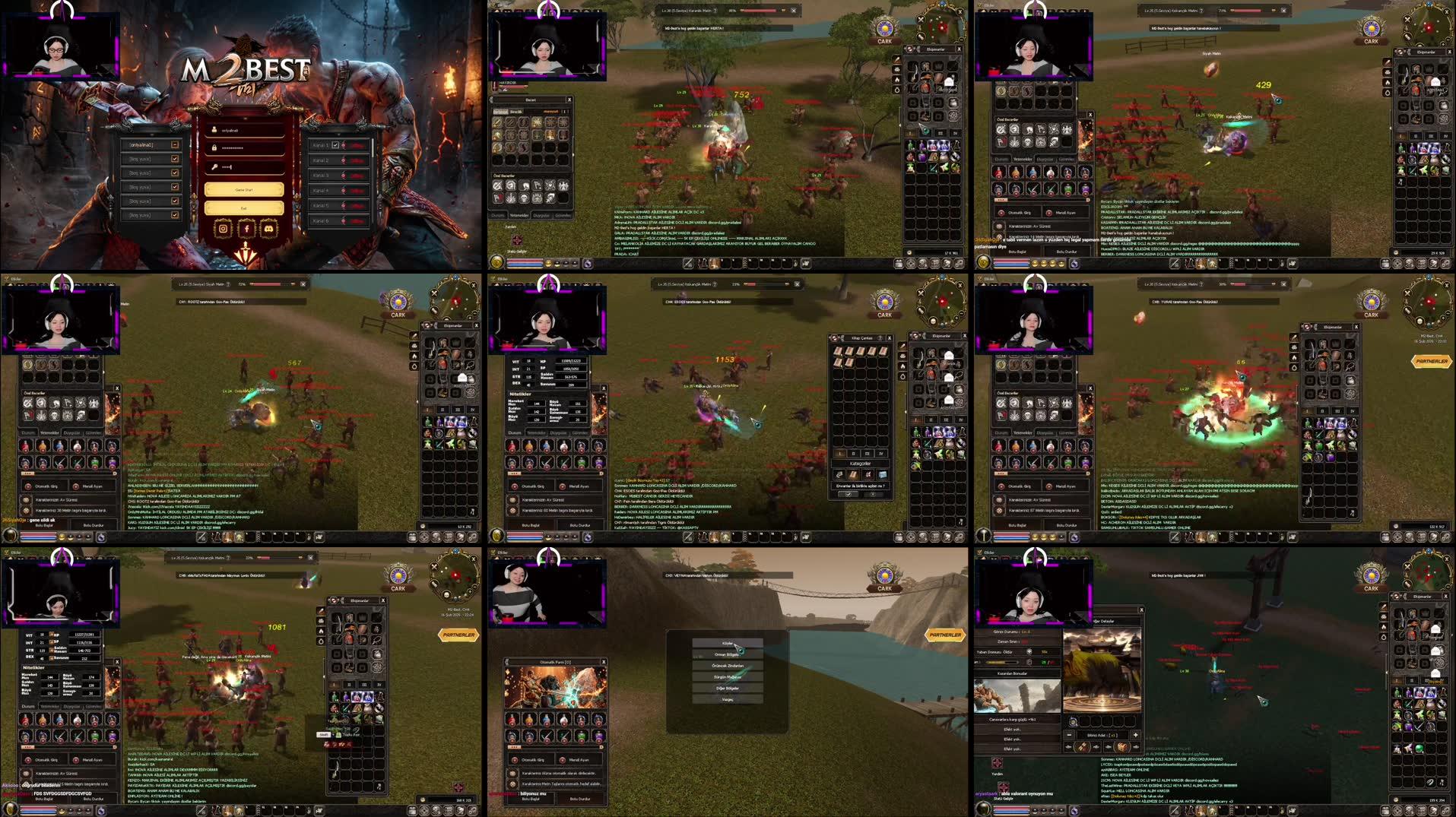
Task: Open Instagram via the login screen icon
Action: click(x=224, y=230)
